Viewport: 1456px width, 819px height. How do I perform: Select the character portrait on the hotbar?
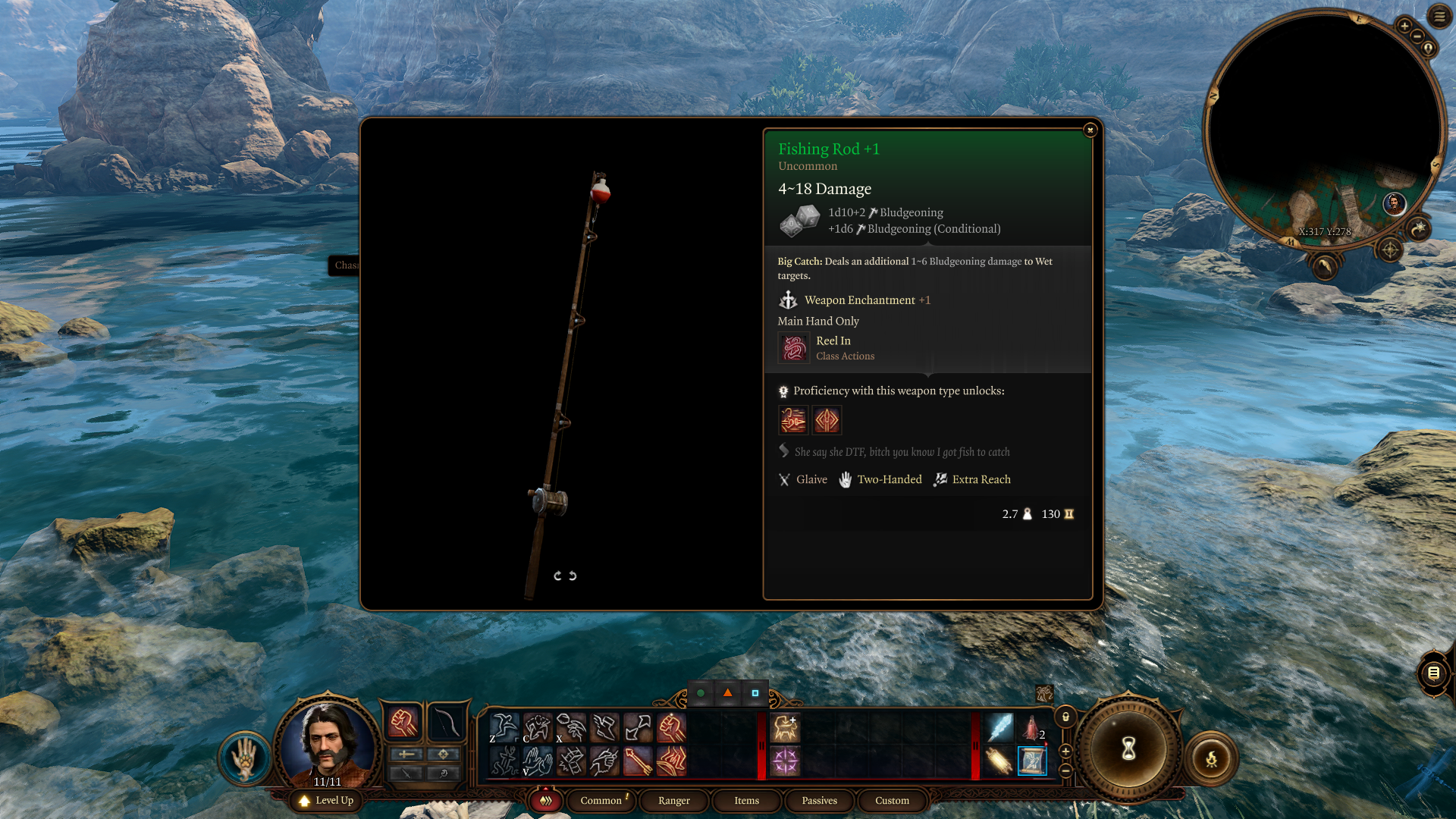pos(328,743)
